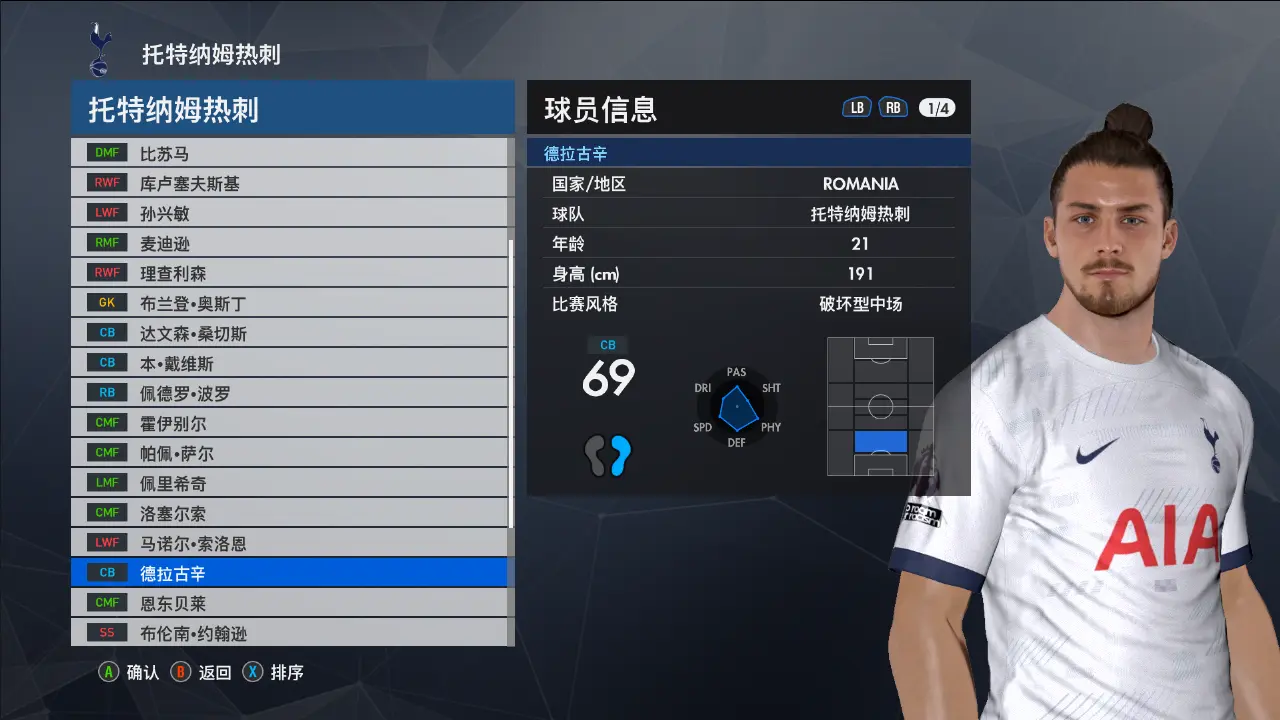
Task: Pick 麦迪逊 from the squad list
Action: pos(290,244)
